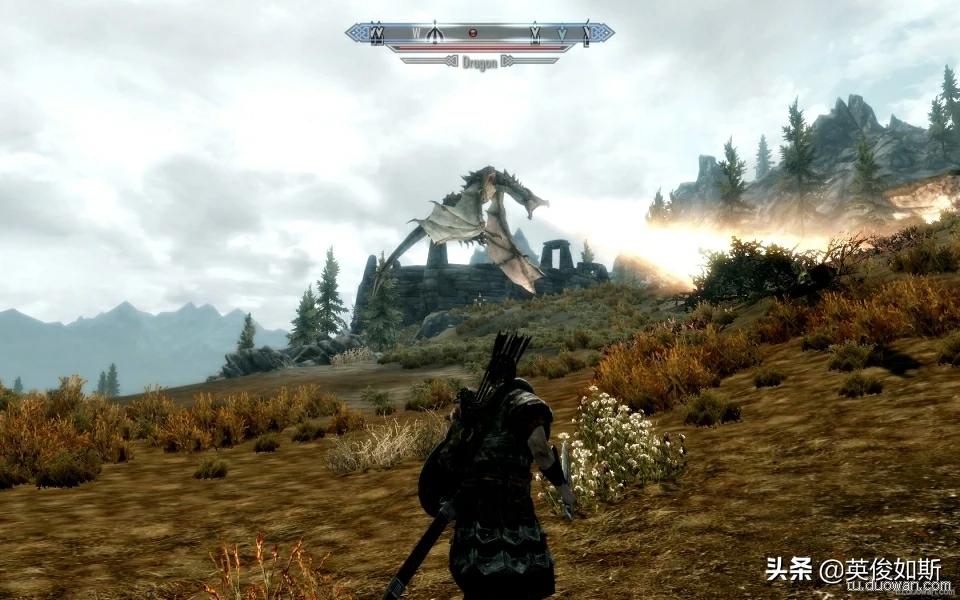Select the W heading letter on the compass
The image size is (960, 600).
click(416, 33)
